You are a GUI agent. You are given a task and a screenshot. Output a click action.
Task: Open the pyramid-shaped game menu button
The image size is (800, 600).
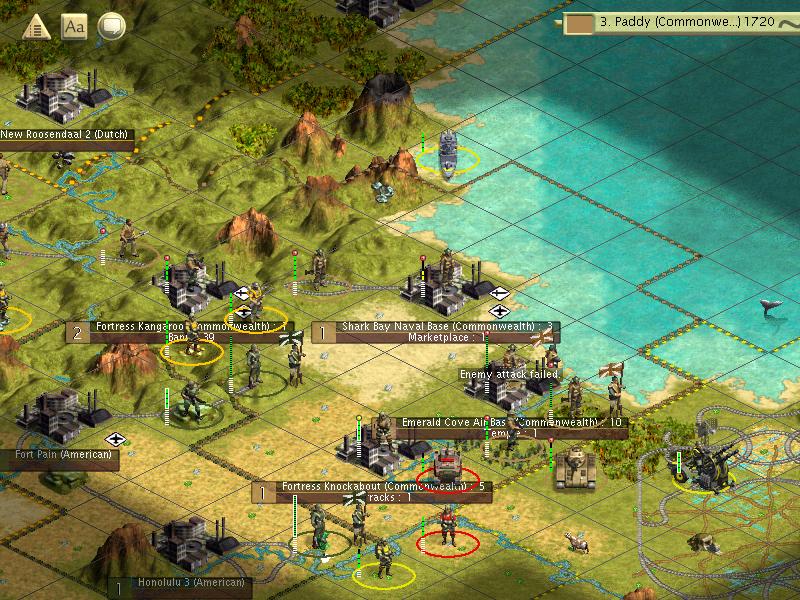[x=36, y=27]
